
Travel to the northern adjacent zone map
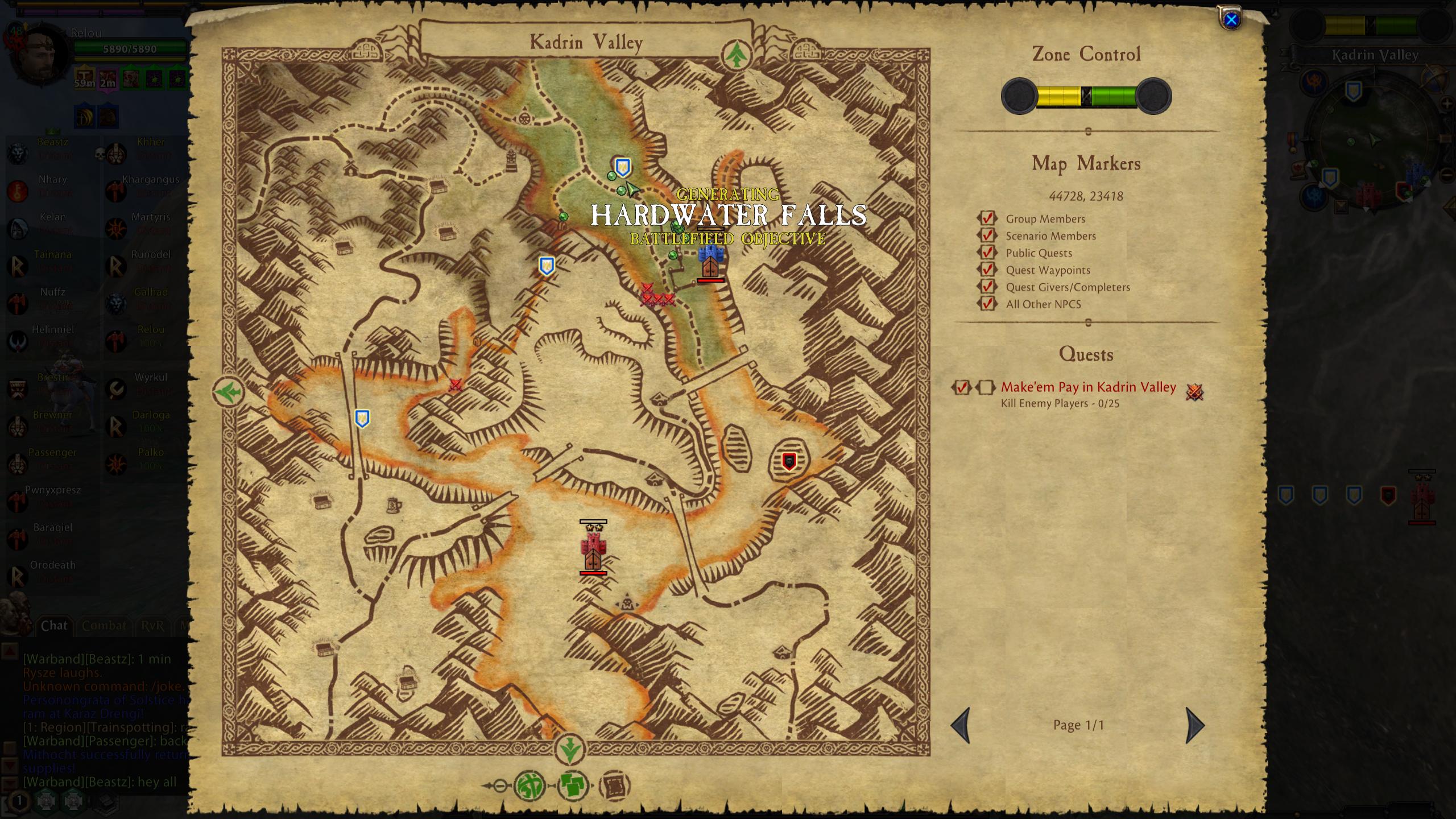pos(737,55)
